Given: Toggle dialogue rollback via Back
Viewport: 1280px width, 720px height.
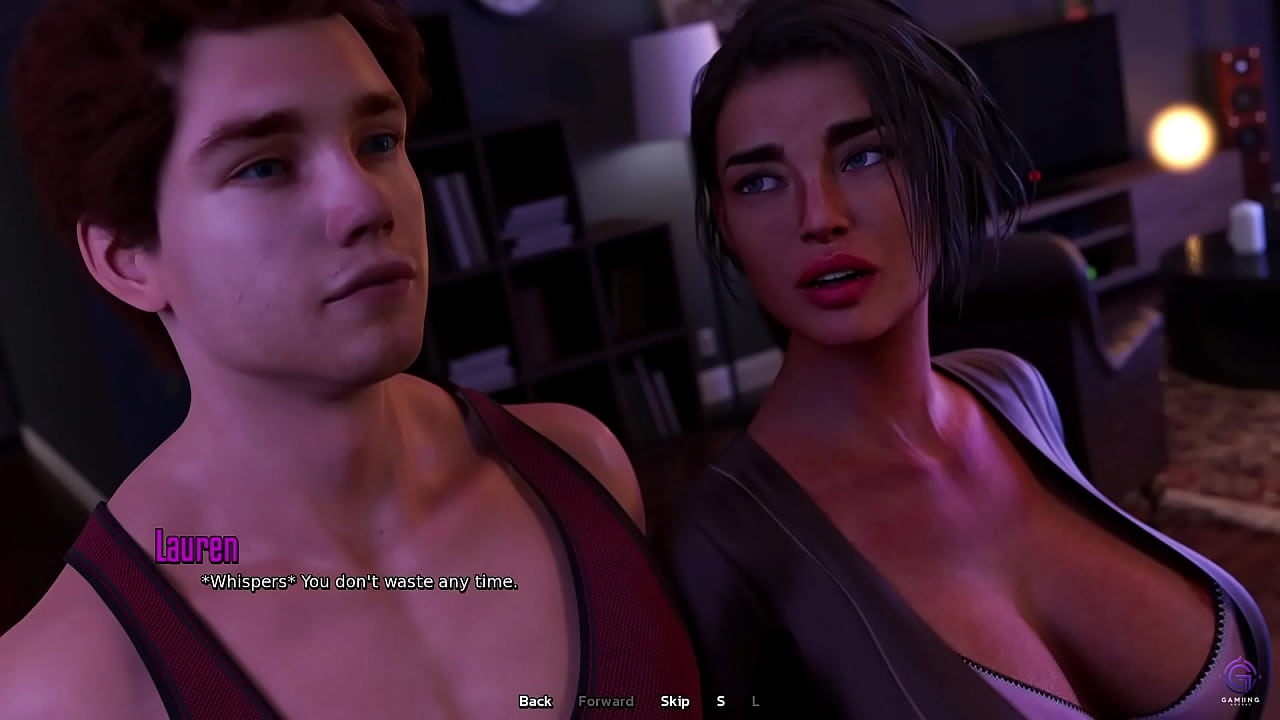Looking at the screenshot, I should point(535,702).
